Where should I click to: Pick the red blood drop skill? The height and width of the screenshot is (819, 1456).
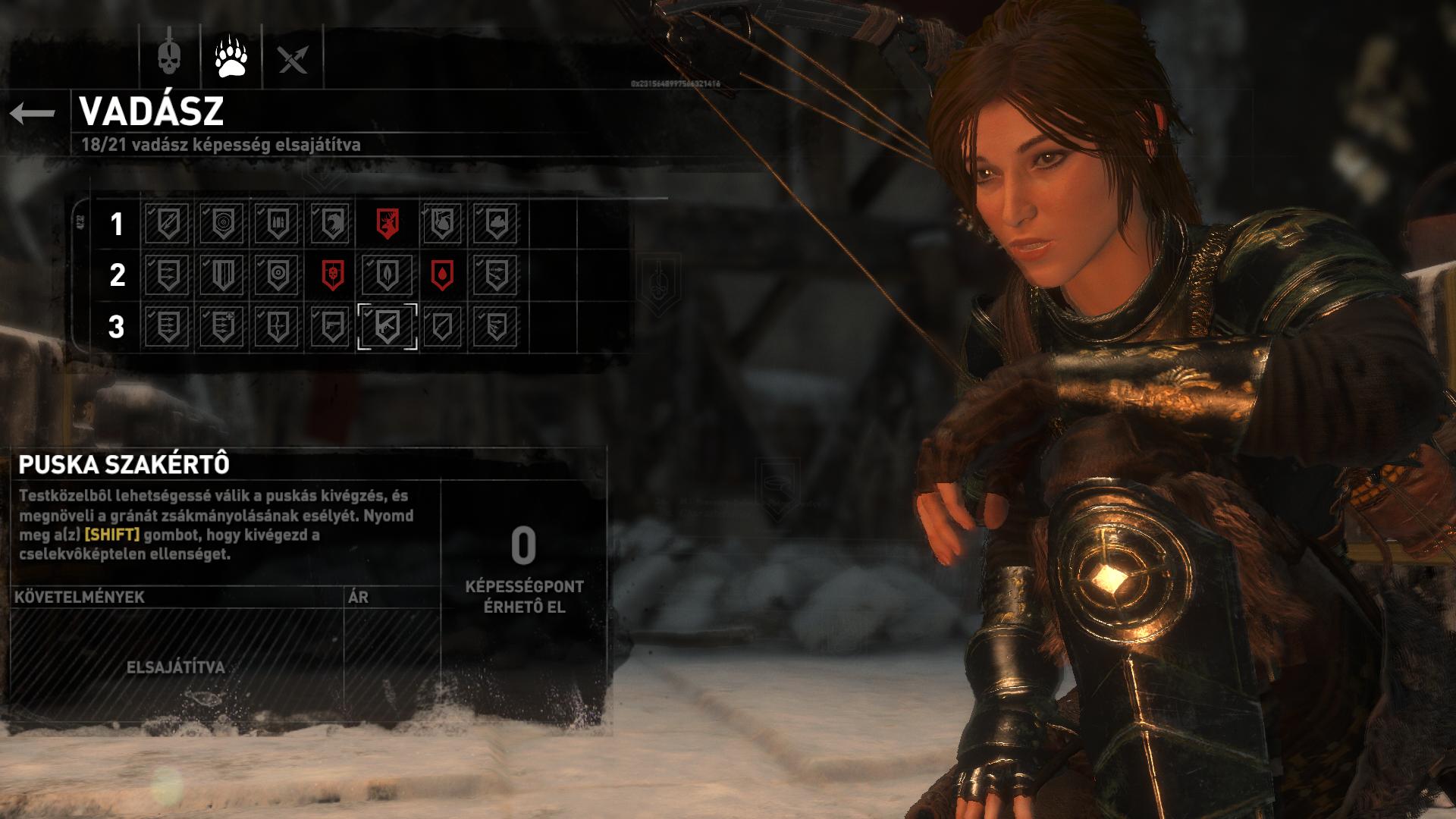pos(441,275)
